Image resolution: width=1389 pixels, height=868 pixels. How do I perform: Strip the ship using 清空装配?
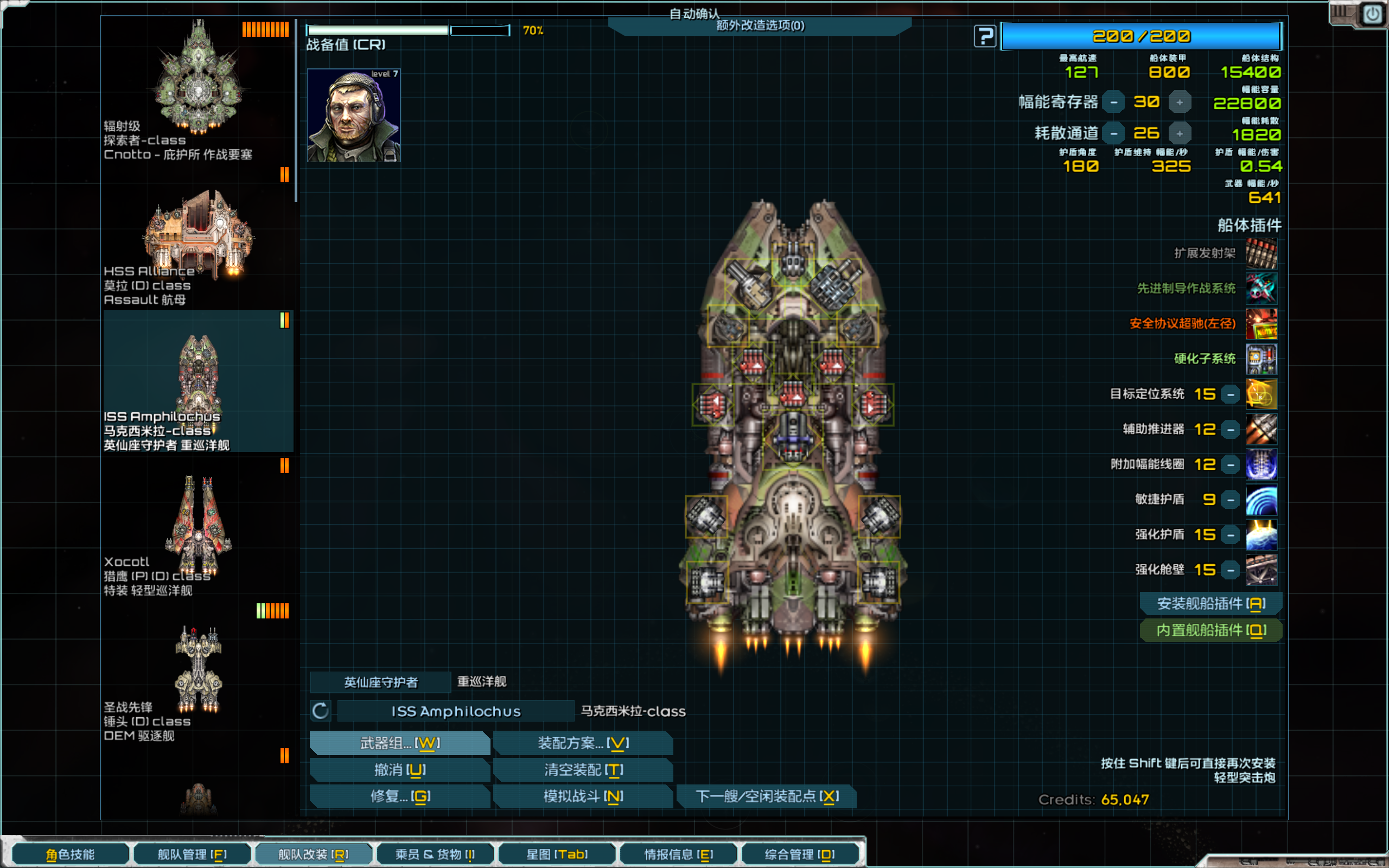pyautogui.click(x=583, y=769)
